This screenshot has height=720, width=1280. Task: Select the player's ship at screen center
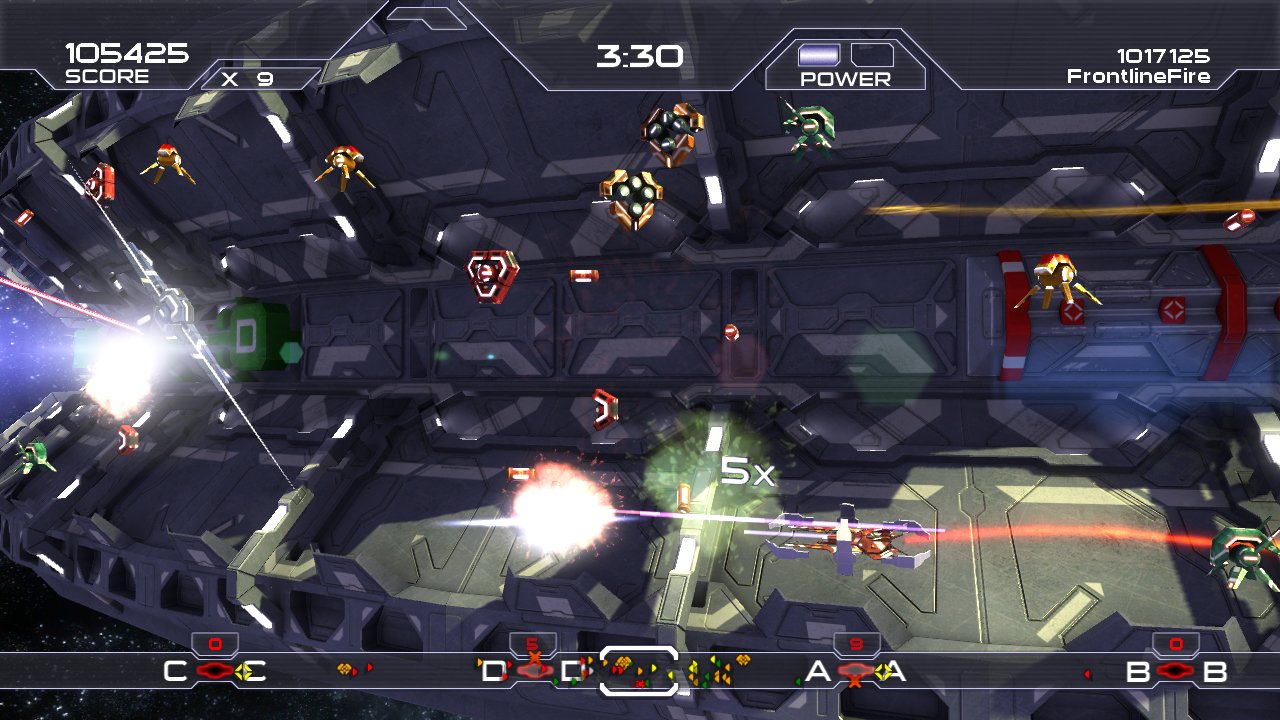coord(845,540)
